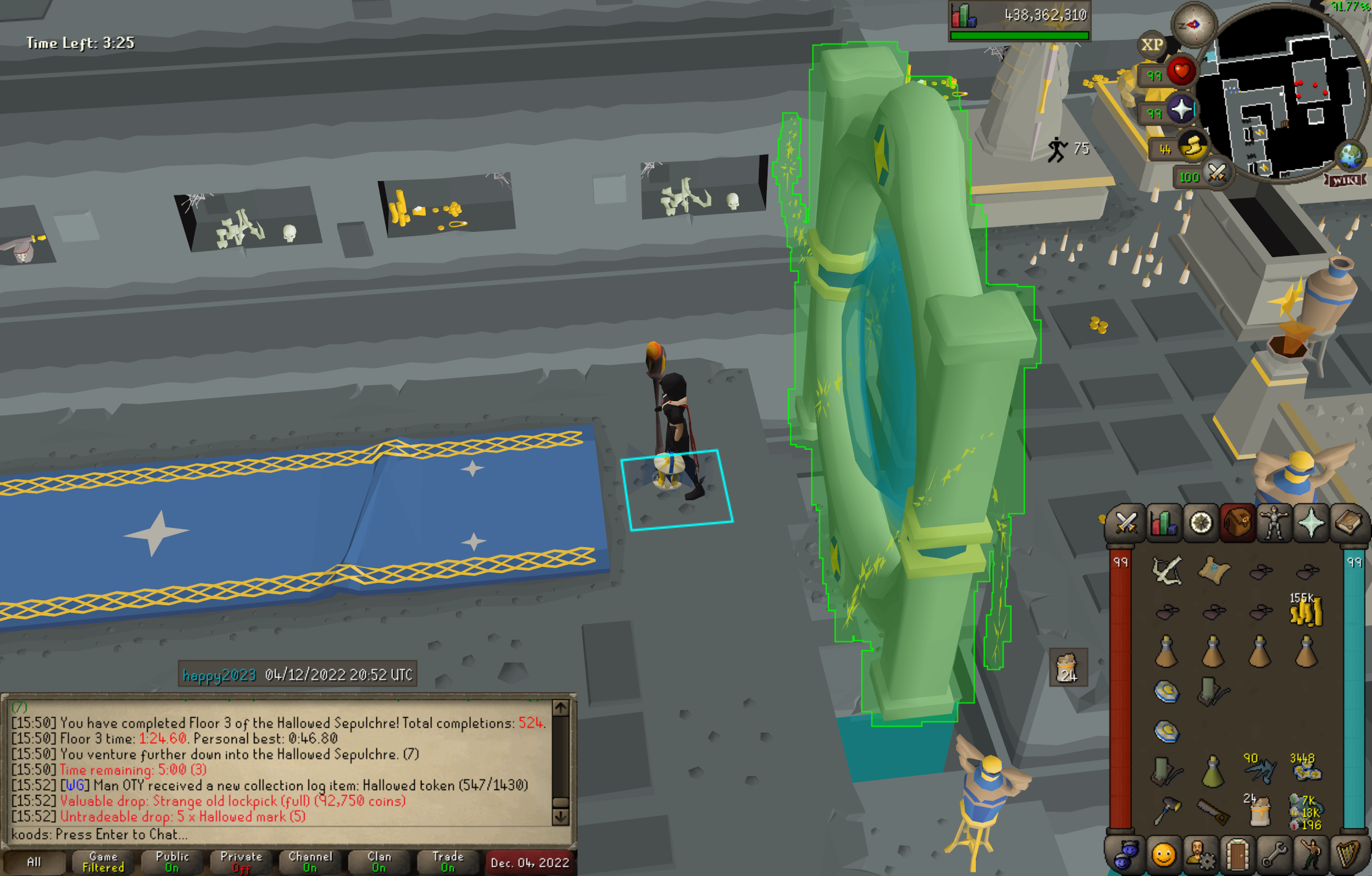
Task: Switch to the Skills tab
Action: [x=1163, y=524]
